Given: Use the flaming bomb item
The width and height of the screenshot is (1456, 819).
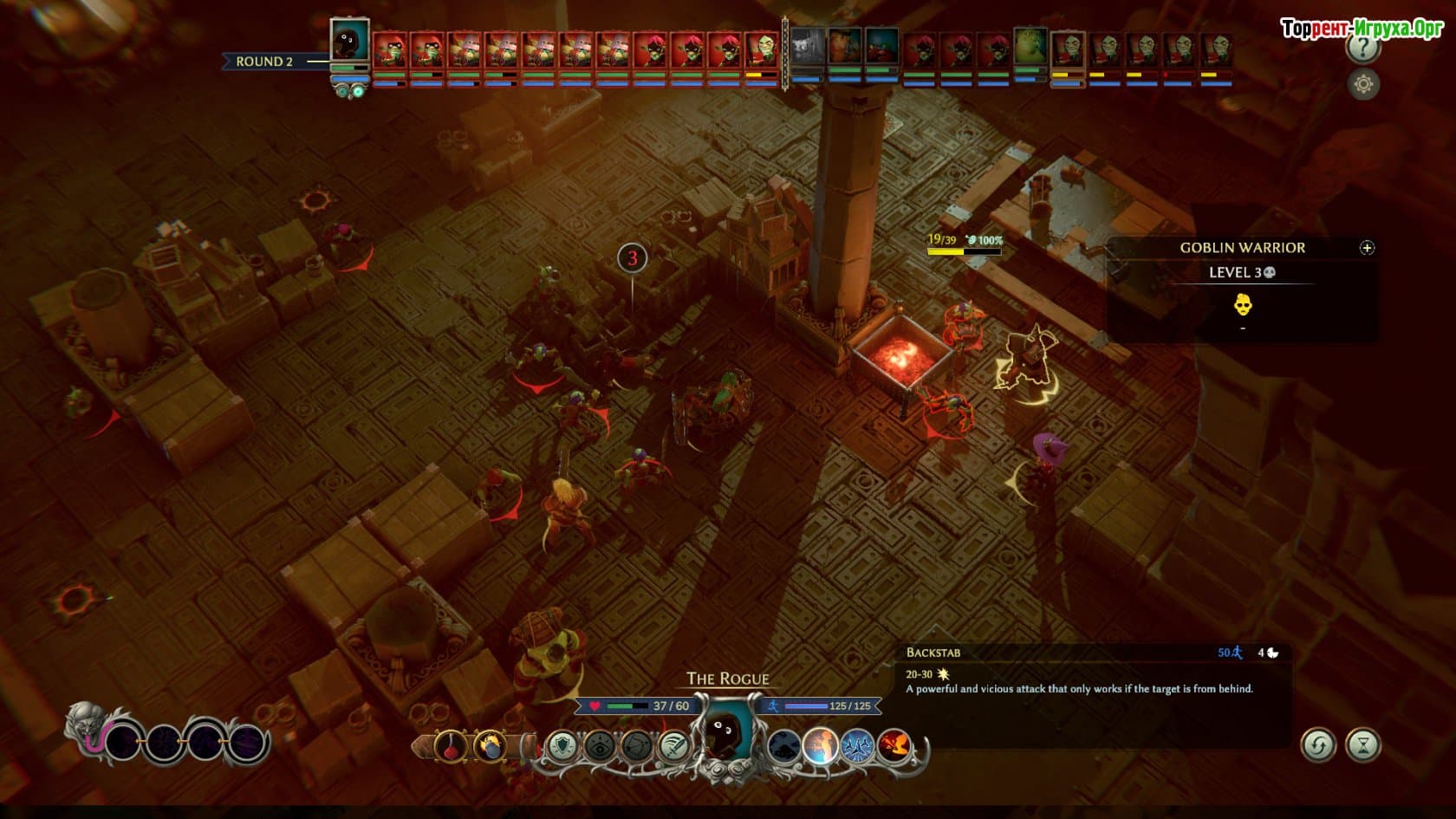Looking at the screenshot, I should pyautogui.click(x=490, y=745).
